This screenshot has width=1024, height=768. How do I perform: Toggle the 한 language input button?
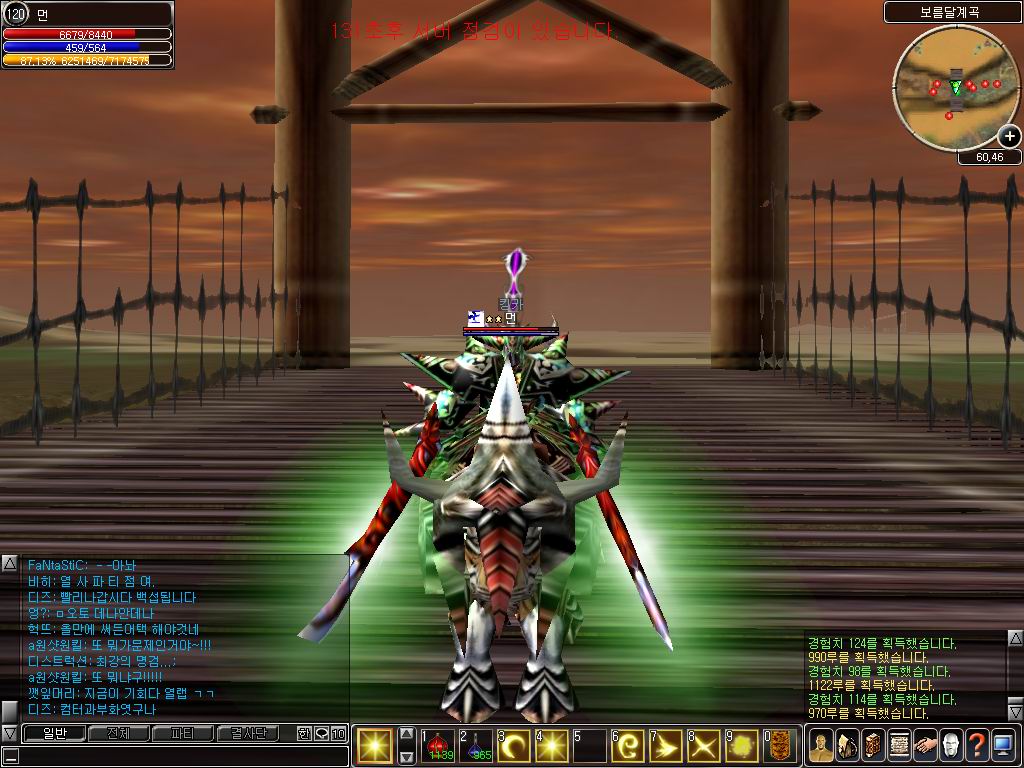[x=304, y=733]
